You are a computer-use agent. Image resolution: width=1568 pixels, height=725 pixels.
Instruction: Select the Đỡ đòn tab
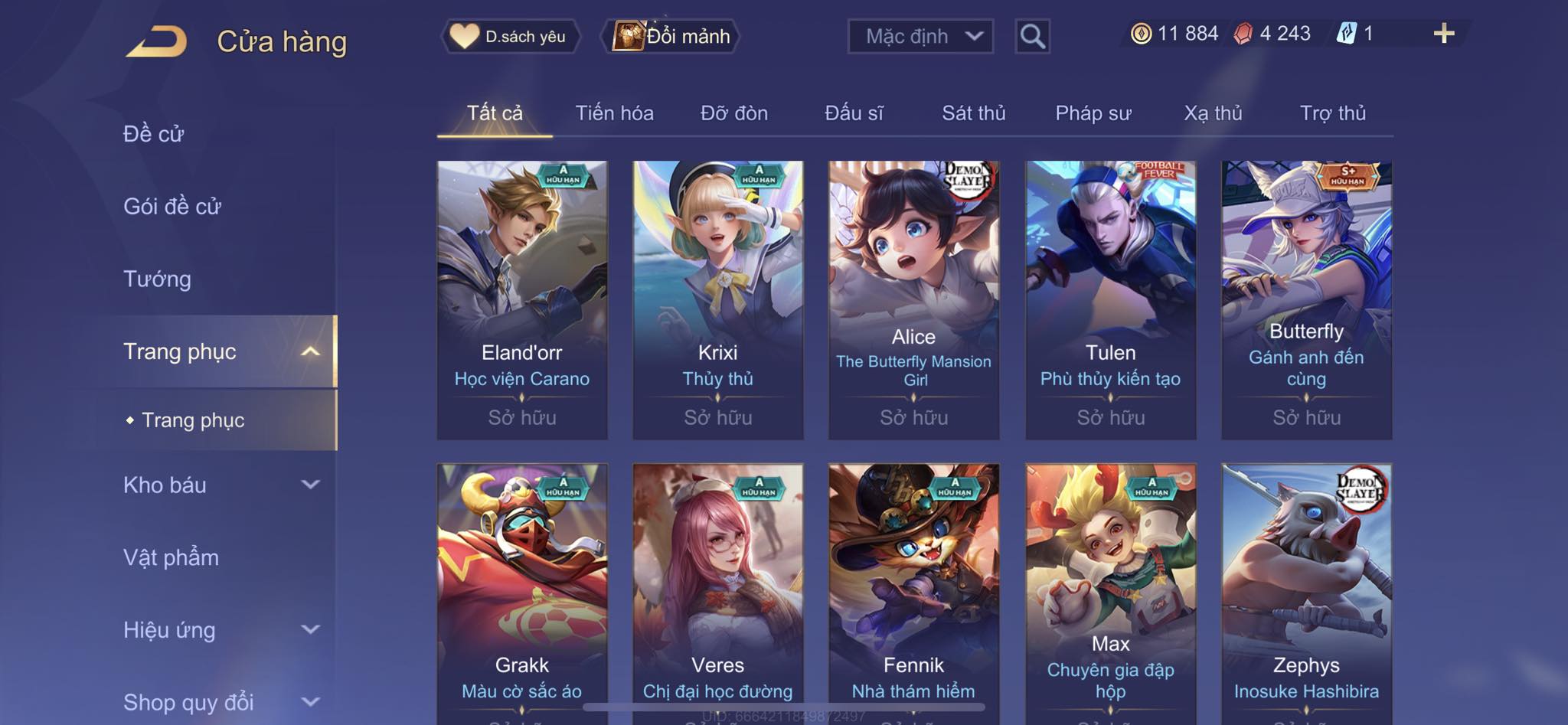pos(733,113)
